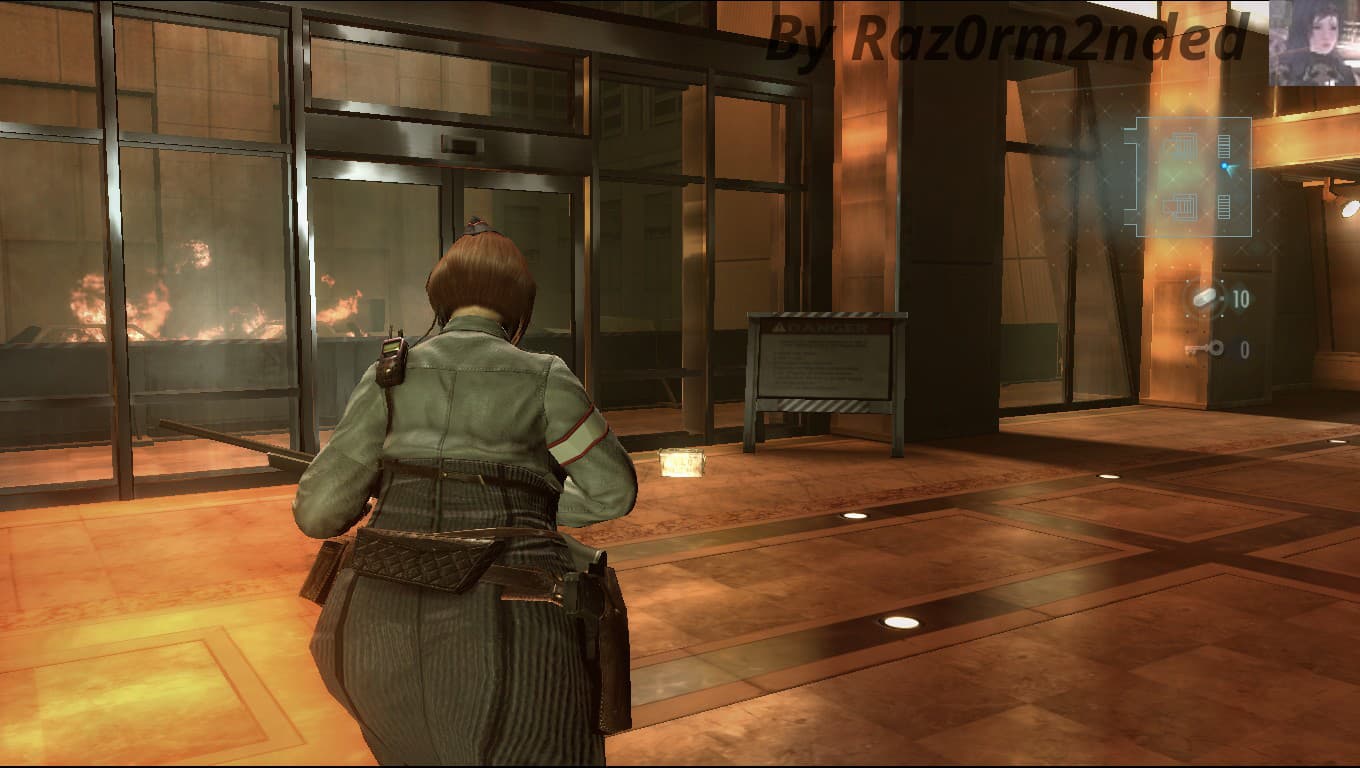Viewport: 1360px width, 768px height.
Task: Open the character portrait thumbnail
Action: coord(1313,43)
